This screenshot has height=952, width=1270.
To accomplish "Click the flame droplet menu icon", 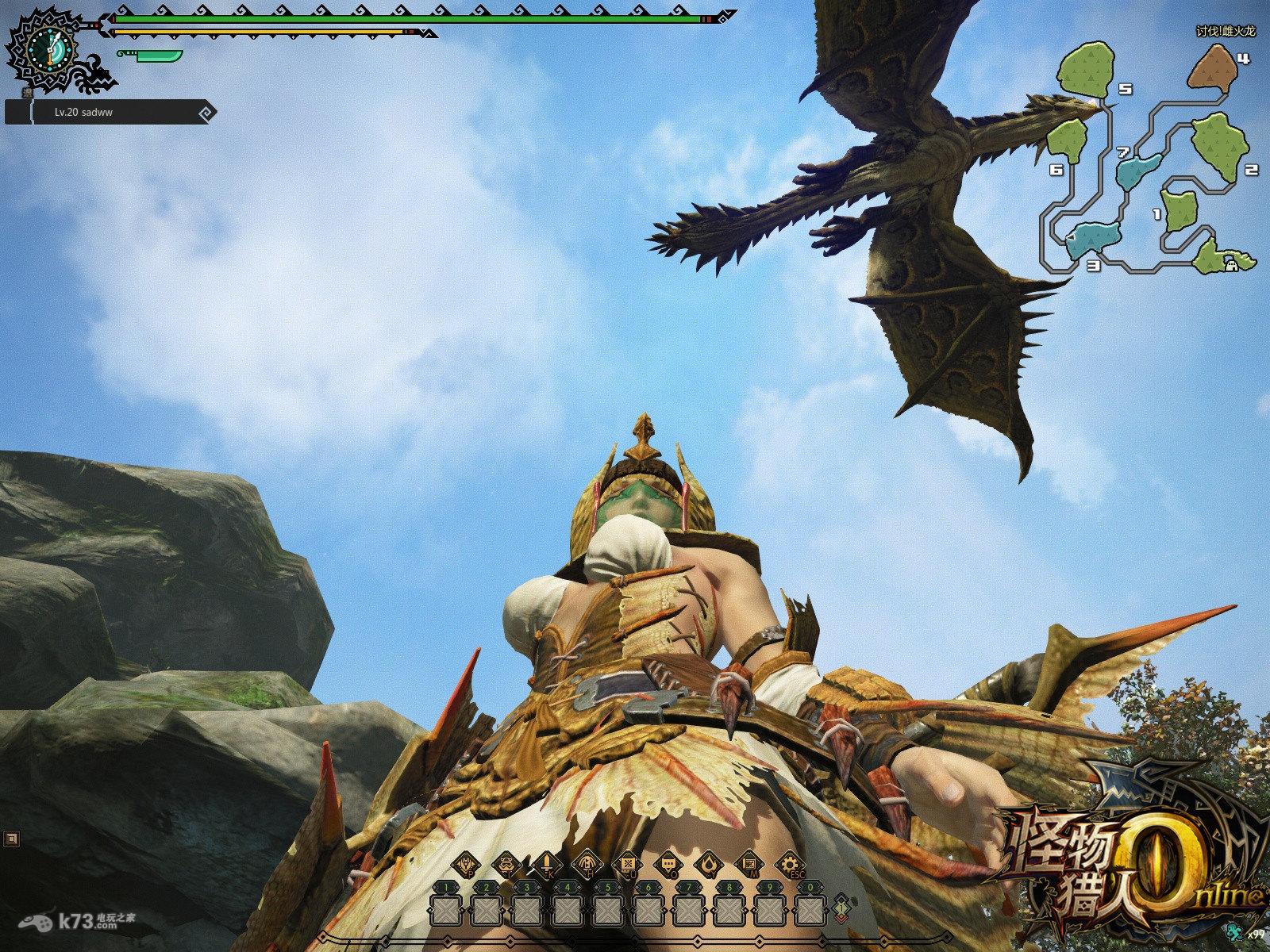I will coord(708,863).
